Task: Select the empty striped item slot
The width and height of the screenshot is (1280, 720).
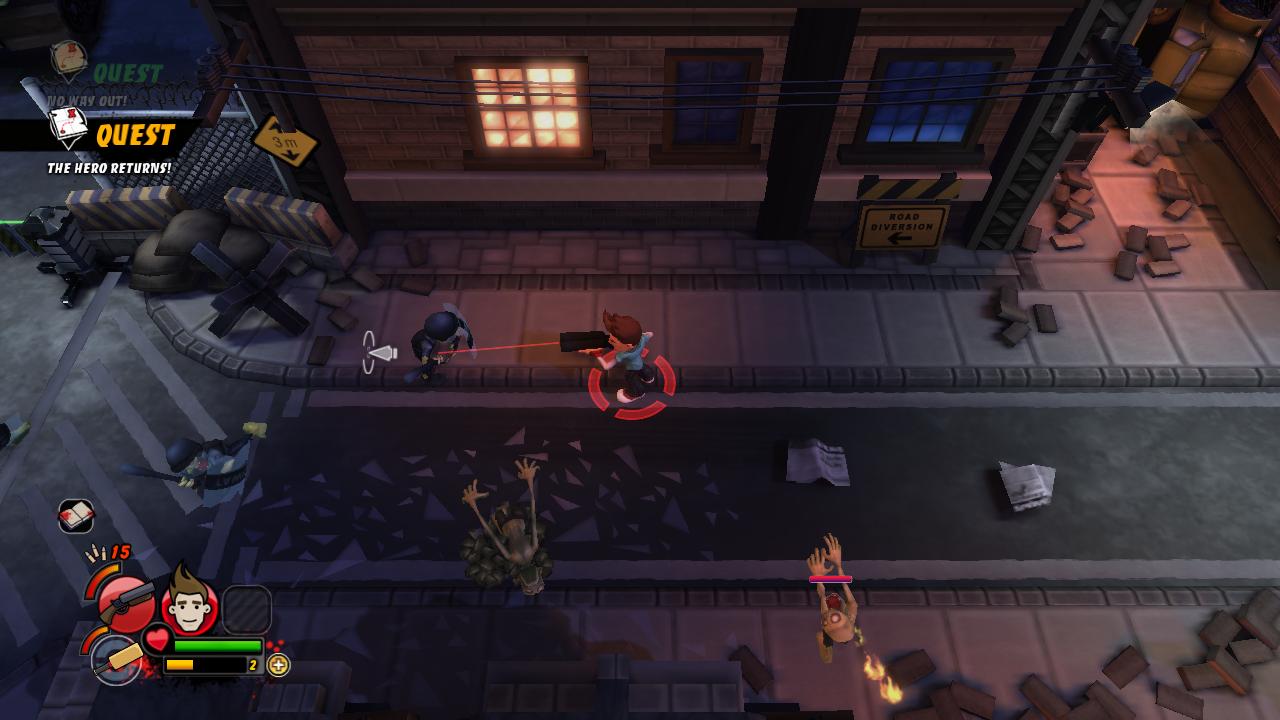Action: pyautogui.click(x=246, y=609)
